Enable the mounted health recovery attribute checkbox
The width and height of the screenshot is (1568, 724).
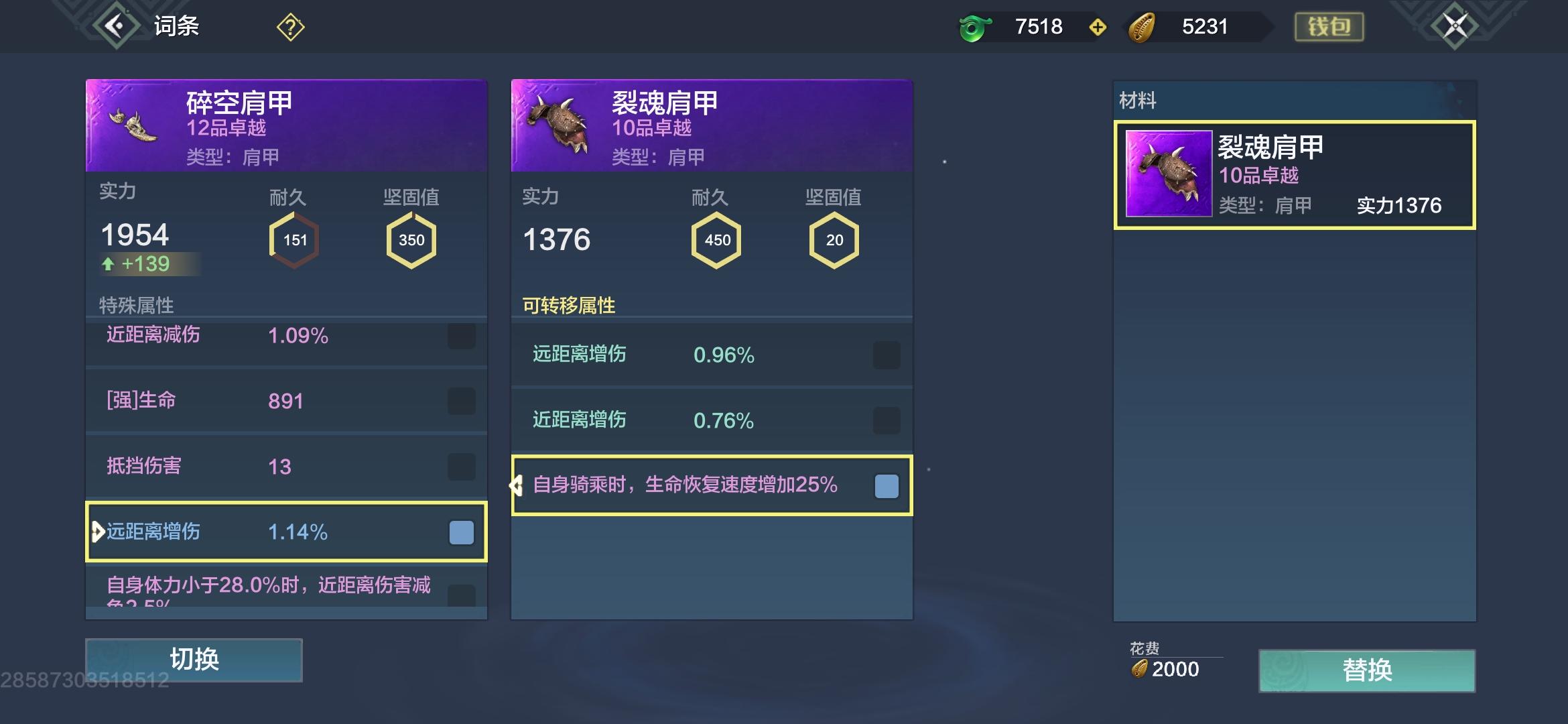coord(887,486)
